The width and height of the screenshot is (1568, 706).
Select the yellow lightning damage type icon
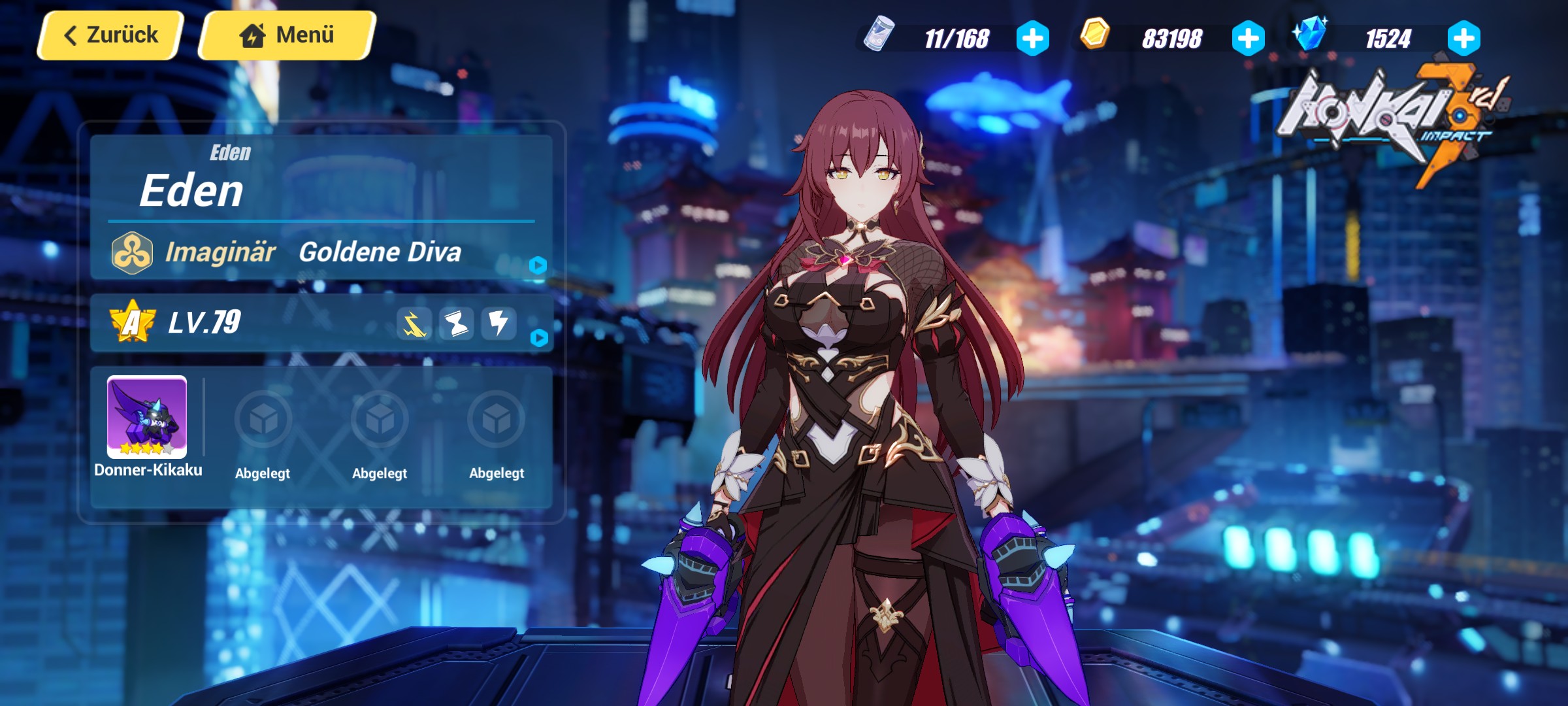(x=414, y=322)
